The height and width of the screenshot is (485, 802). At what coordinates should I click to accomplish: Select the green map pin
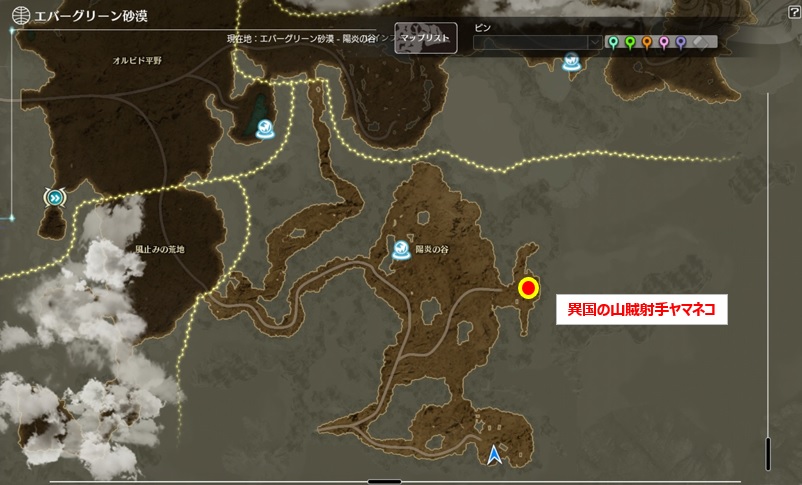click(x=630, y=43)
